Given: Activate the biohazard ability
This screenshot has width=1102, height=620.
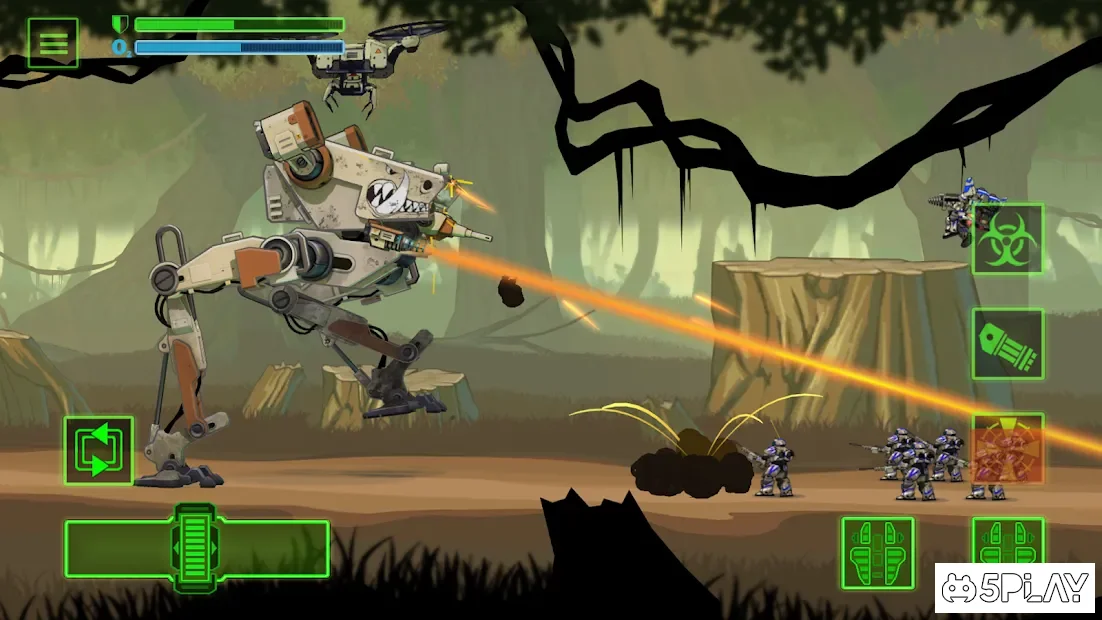Looking at the screenshot, I should pos(1008,239).
